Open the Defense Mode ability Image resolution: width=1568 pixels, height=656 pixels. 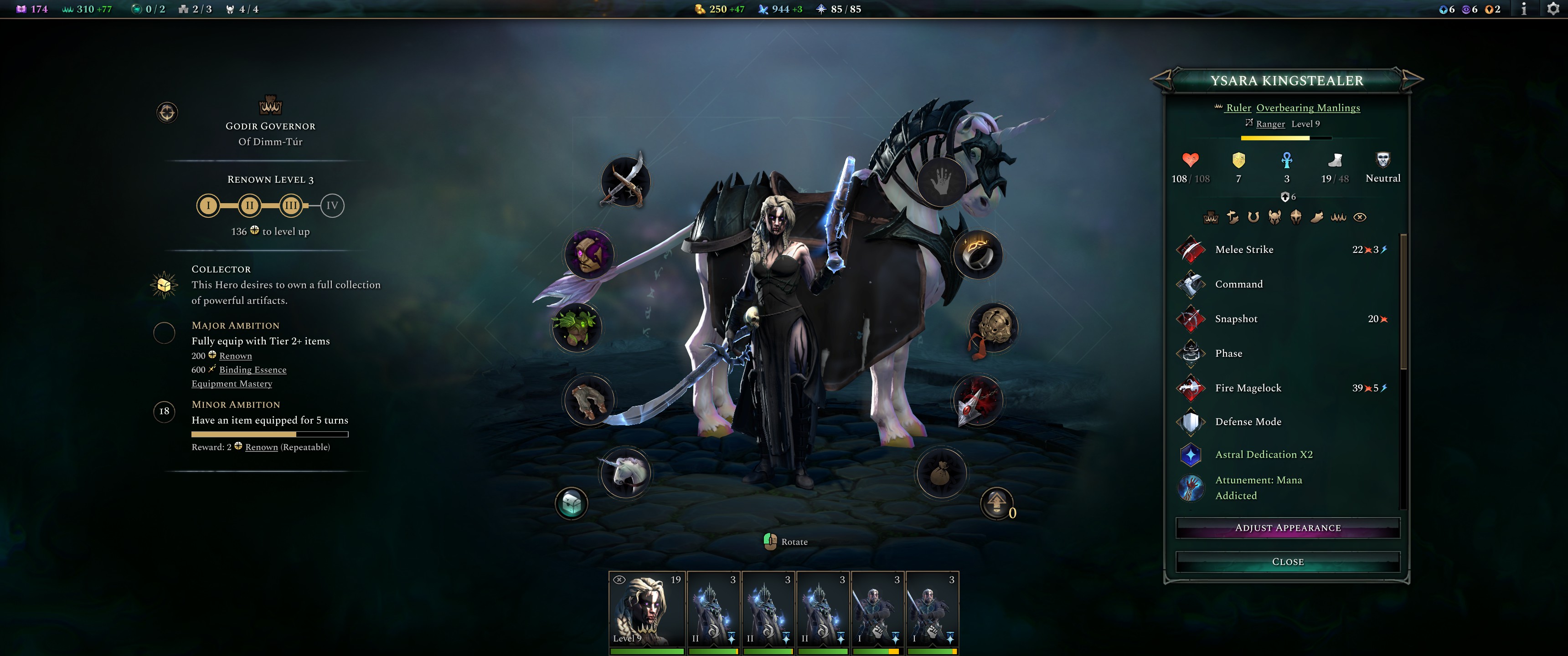[x=1191, y=422]
